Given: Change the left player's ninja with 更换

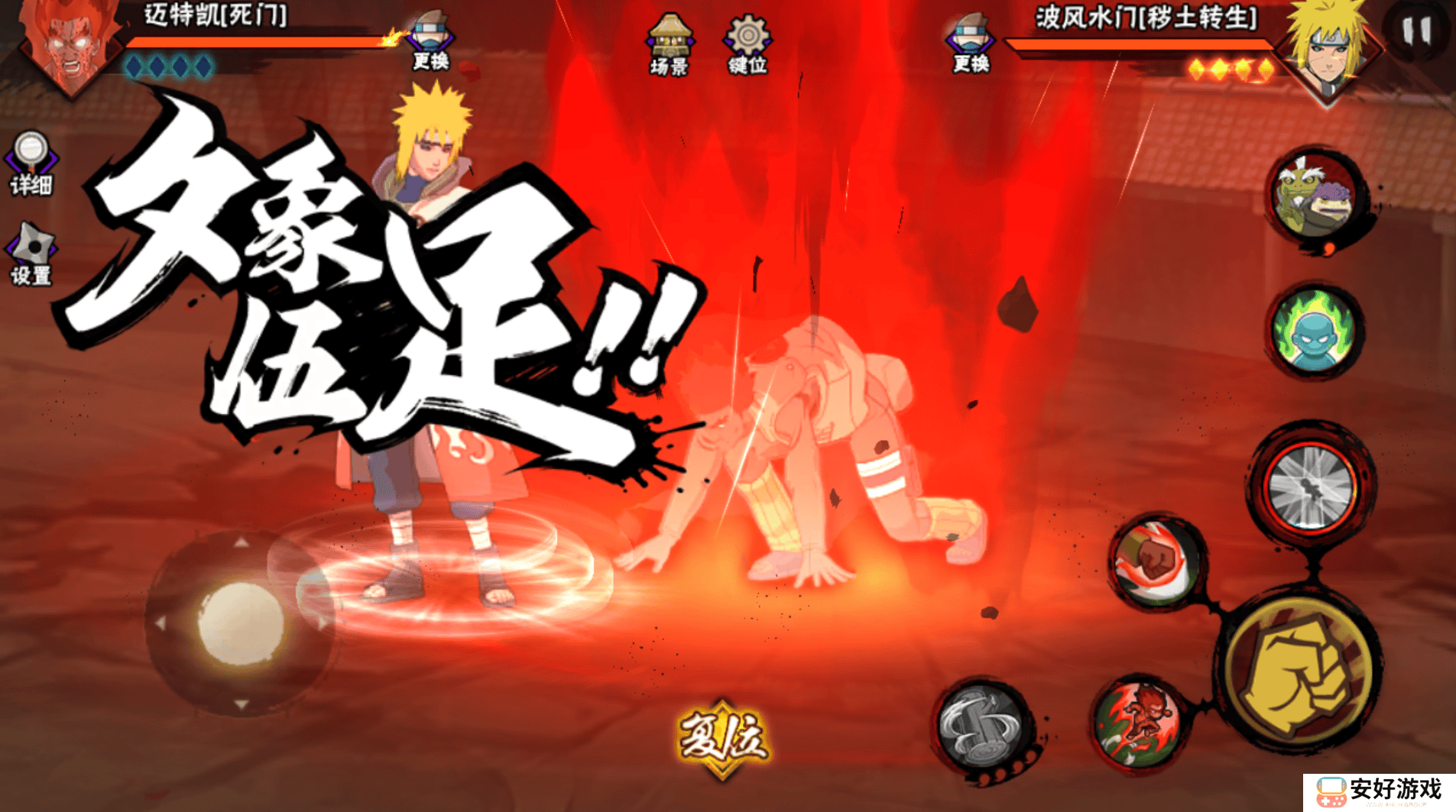Looking at the screenshot, I should pyautogui.click(x=431, y=42).
